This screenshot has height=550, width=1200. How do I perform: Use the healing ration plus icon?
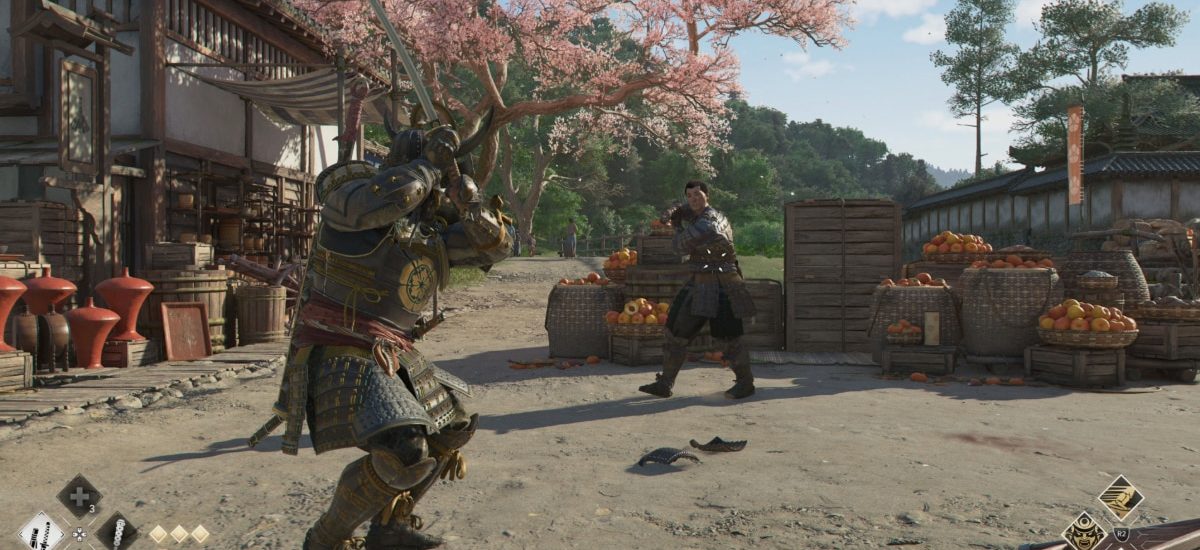pos(79,496)
